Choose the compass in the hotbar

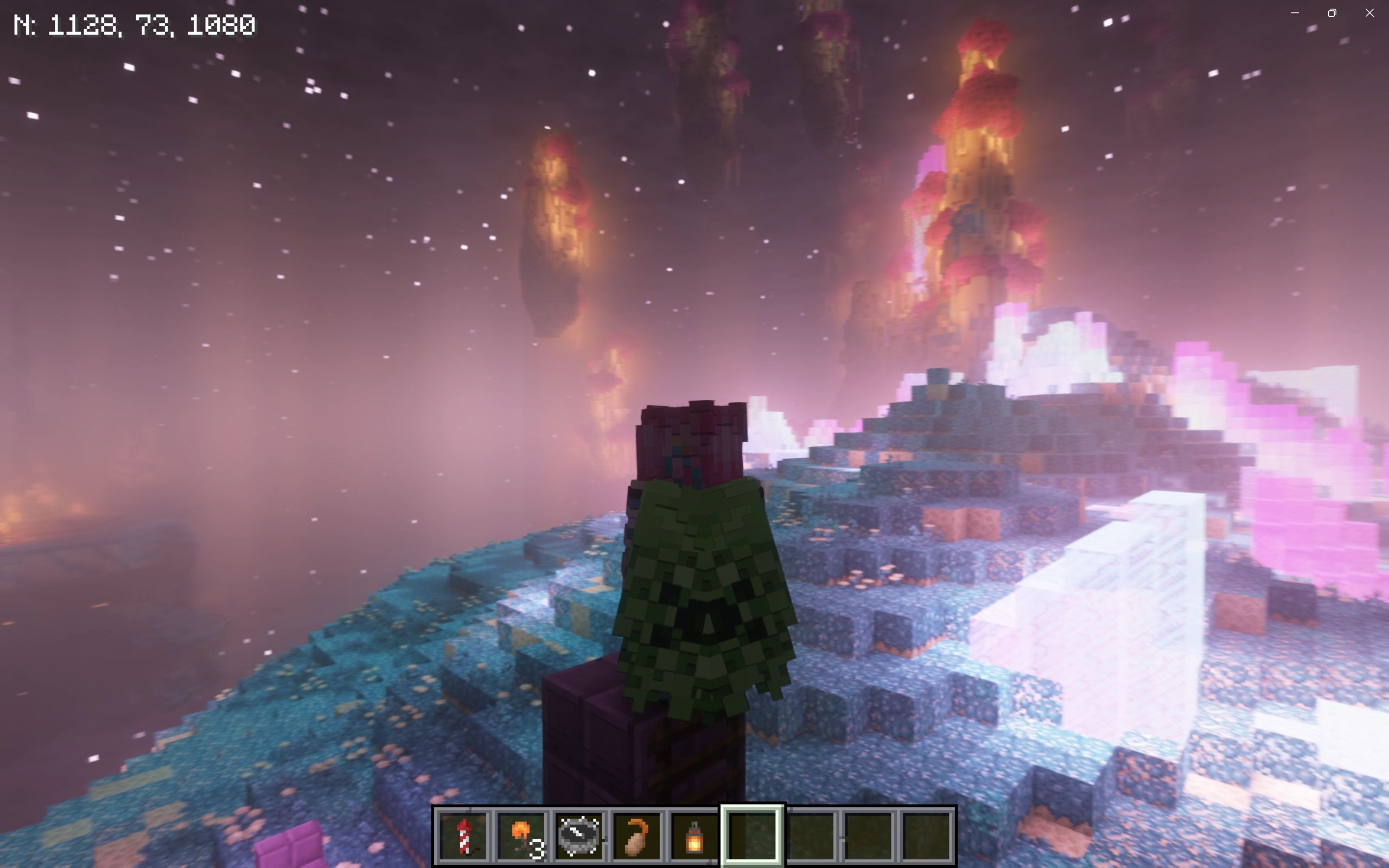[x=579, y=836]
